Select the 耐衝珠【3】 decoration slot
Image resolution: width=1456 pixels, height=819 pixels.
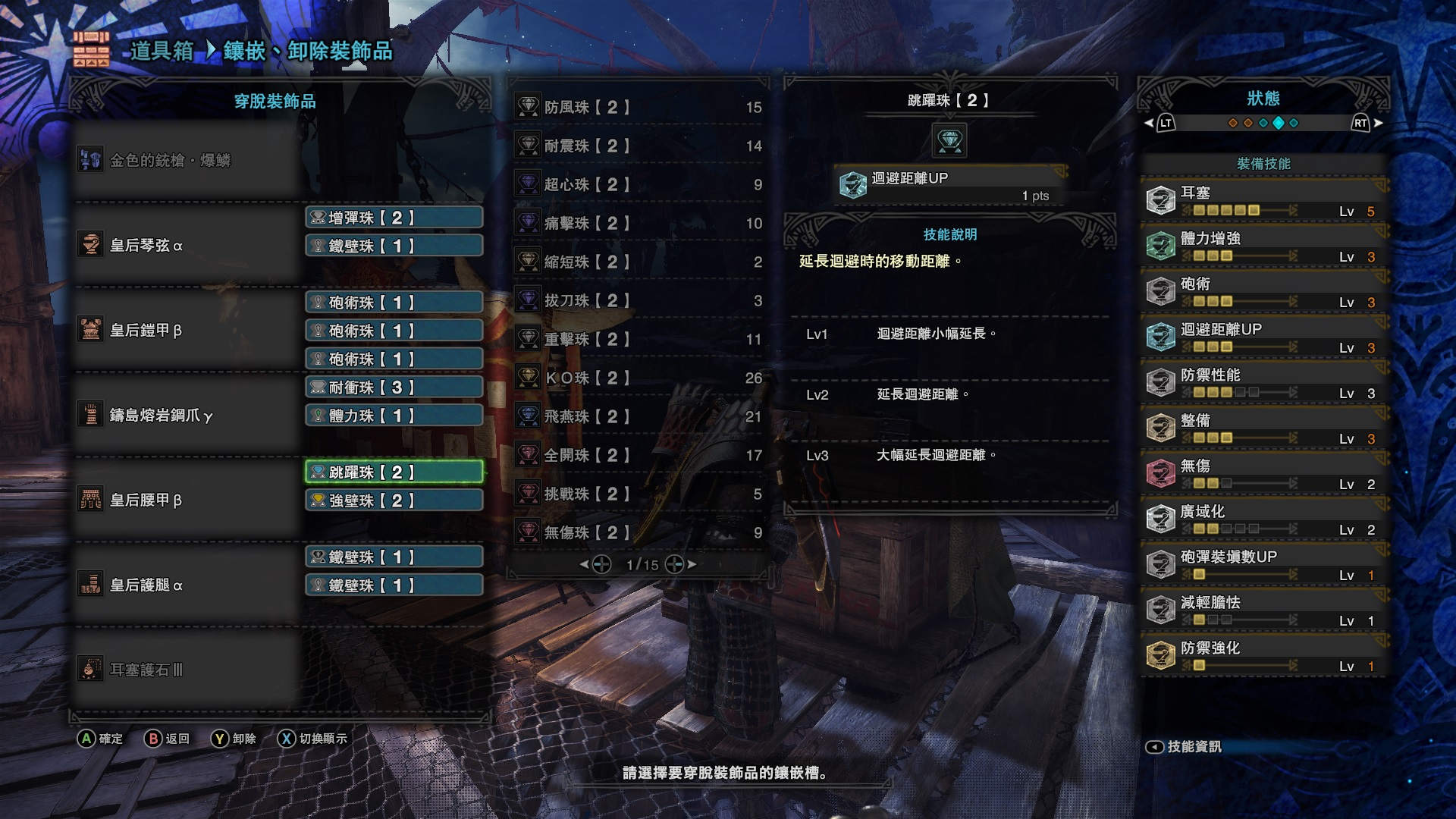[x=394, y=388]
